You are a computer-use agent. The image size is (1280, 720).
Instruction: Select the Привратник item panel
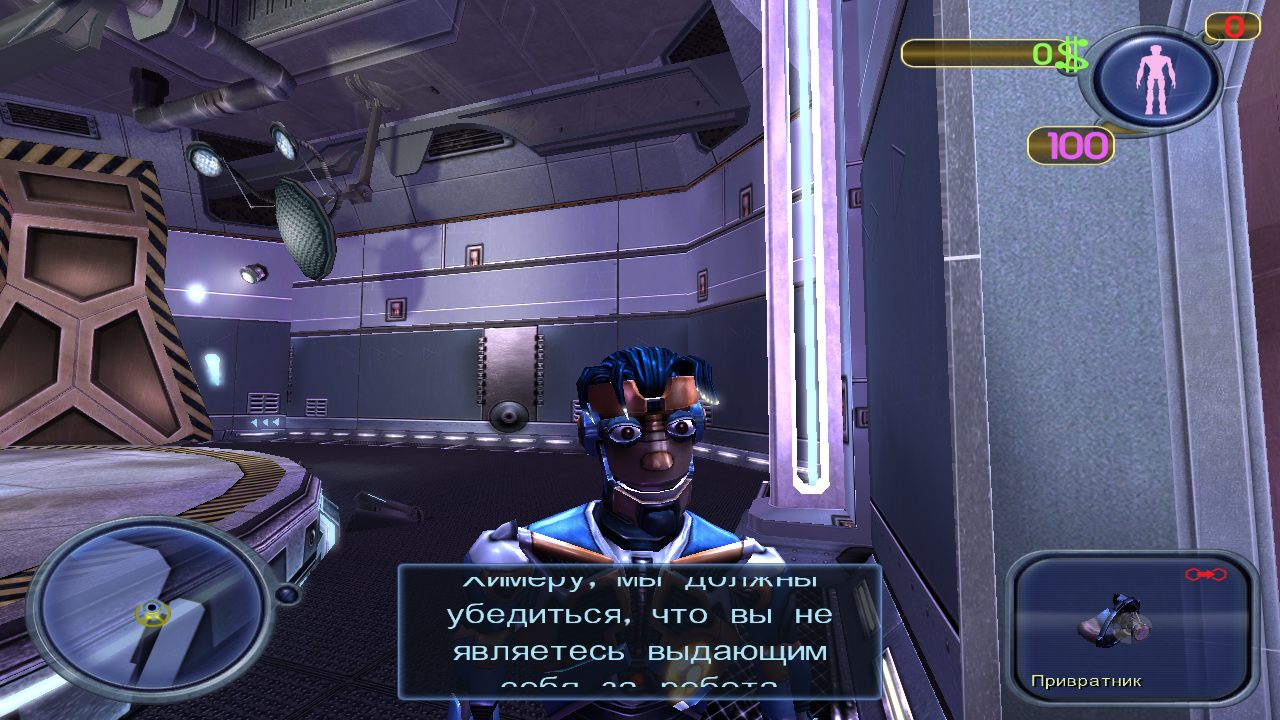point(1131,628)
